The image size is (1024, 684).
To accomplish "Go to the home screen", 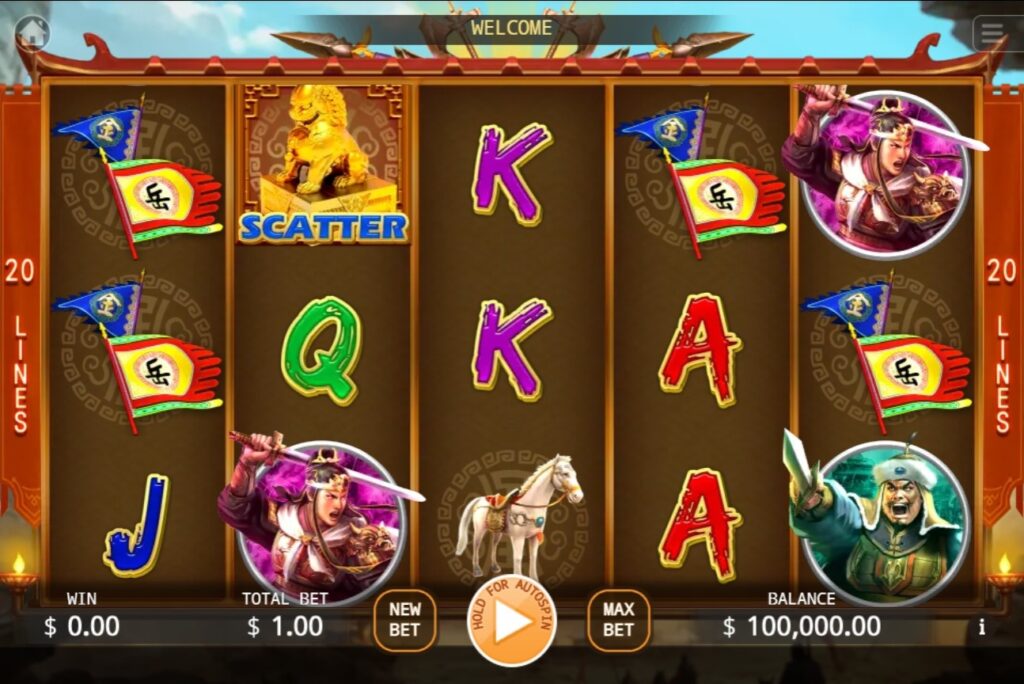I will [31, 33].
